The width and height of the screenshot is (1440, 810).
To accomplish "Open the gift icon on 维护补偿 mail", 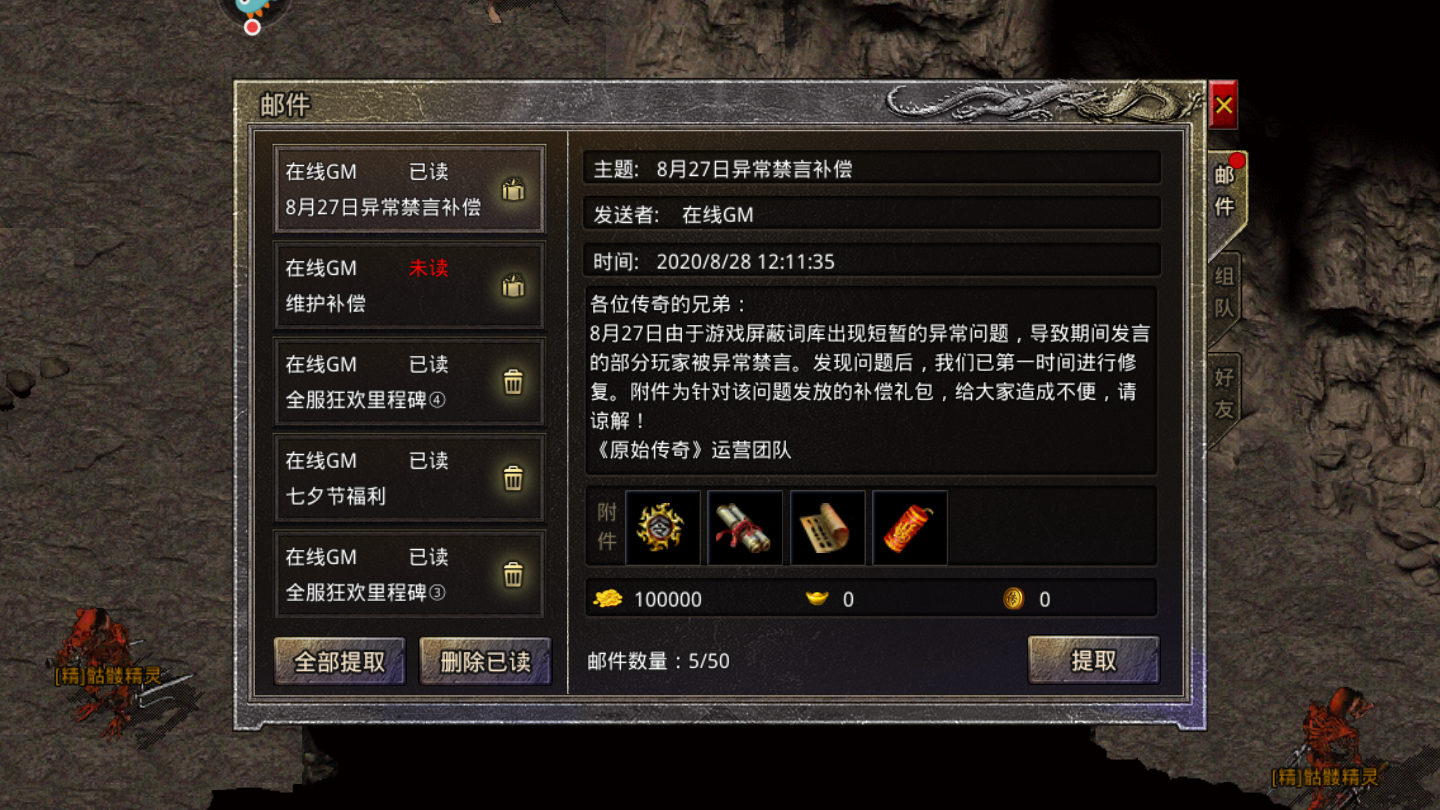I will pyautogui.click(x=513, y=287).
